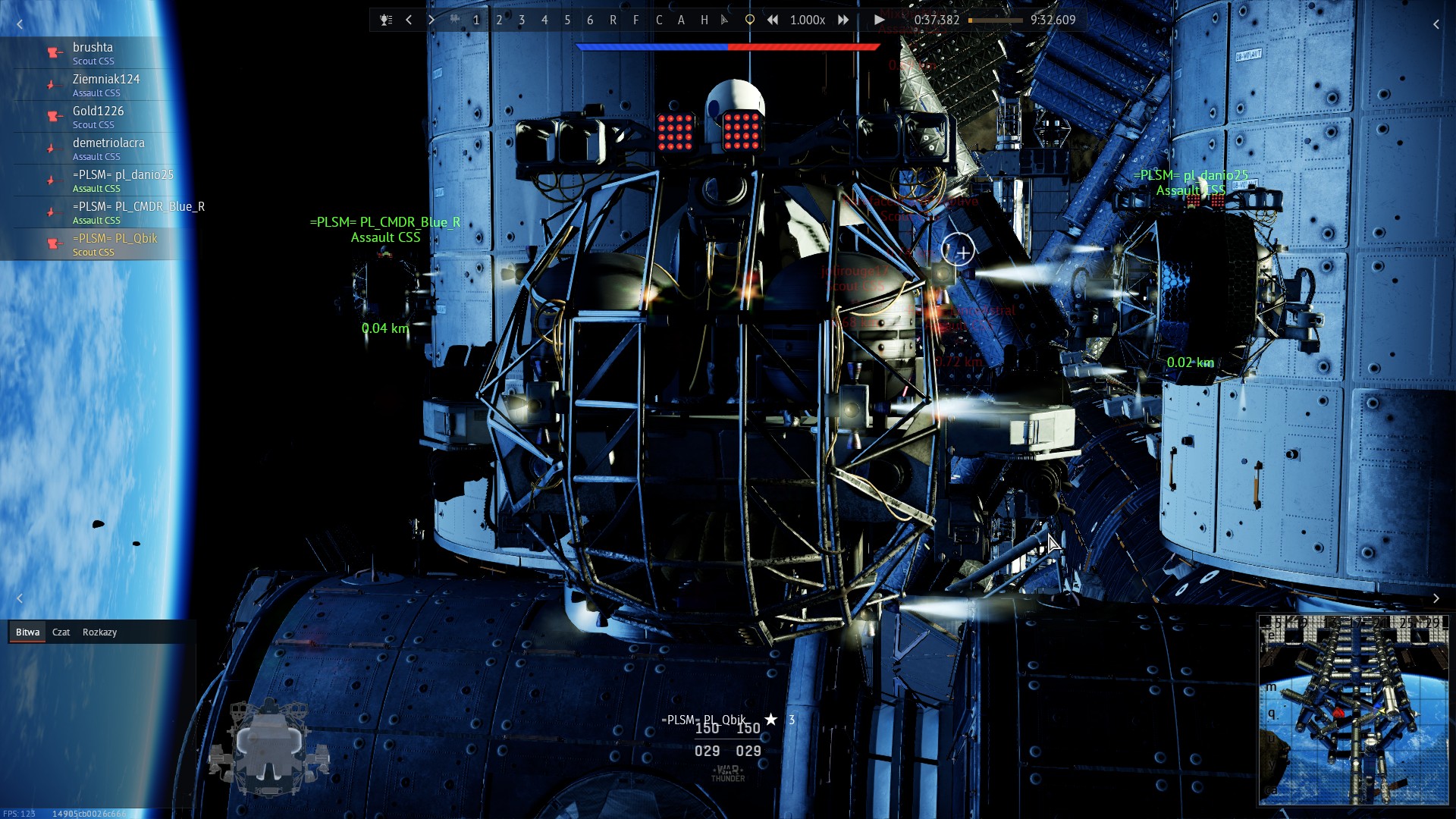Open the scoreboard trophy icon
Image resolution: width=1456 pixels, height=819 pixels.
point(386,20)
